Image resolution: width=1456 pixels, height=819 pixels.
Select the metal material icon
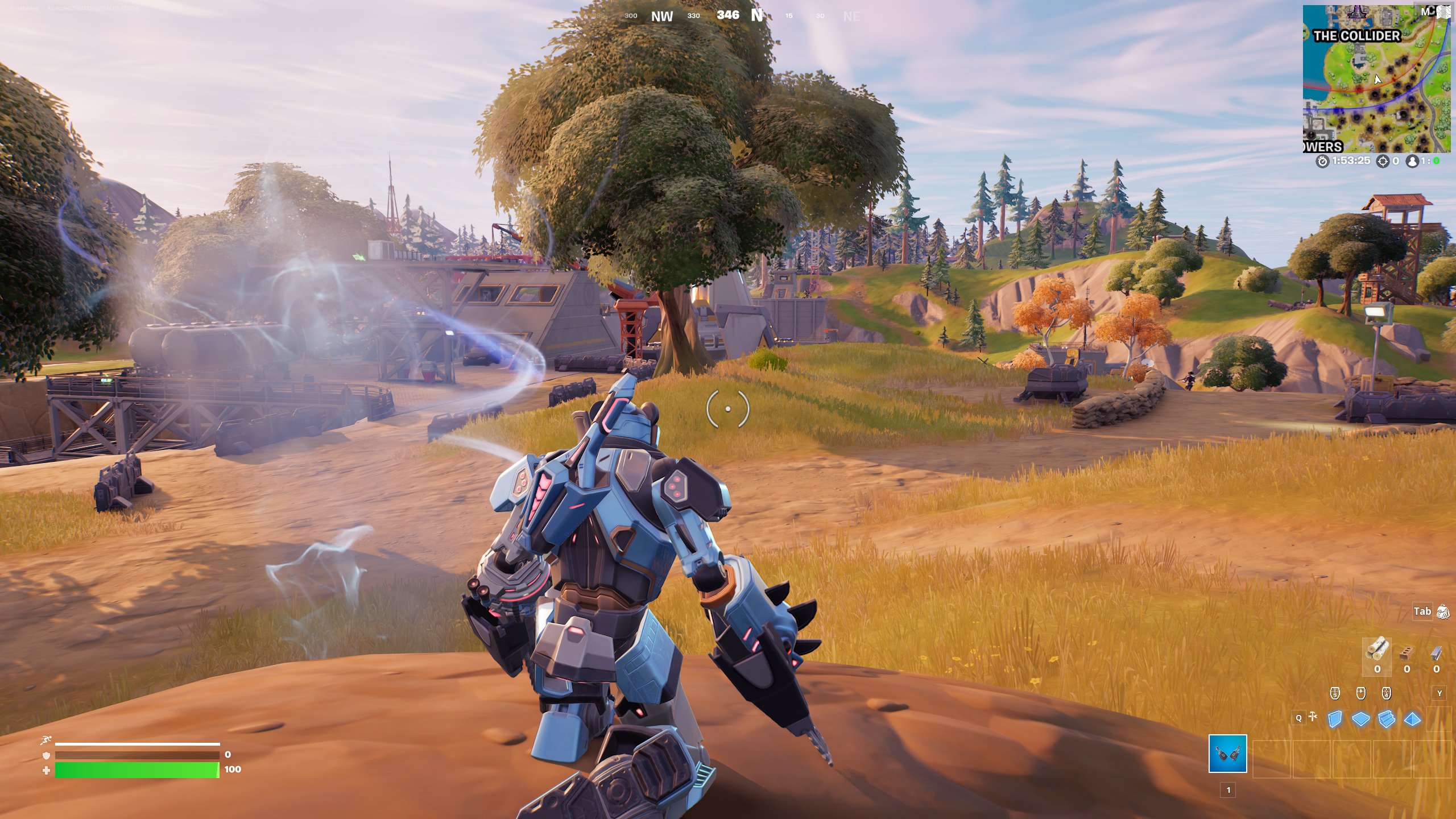(1436, 654)
